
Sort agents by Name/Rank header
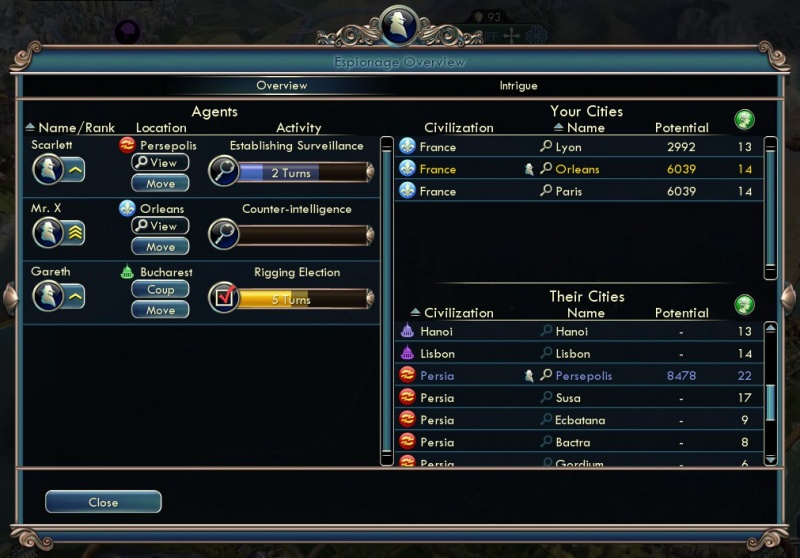point(76,128)
